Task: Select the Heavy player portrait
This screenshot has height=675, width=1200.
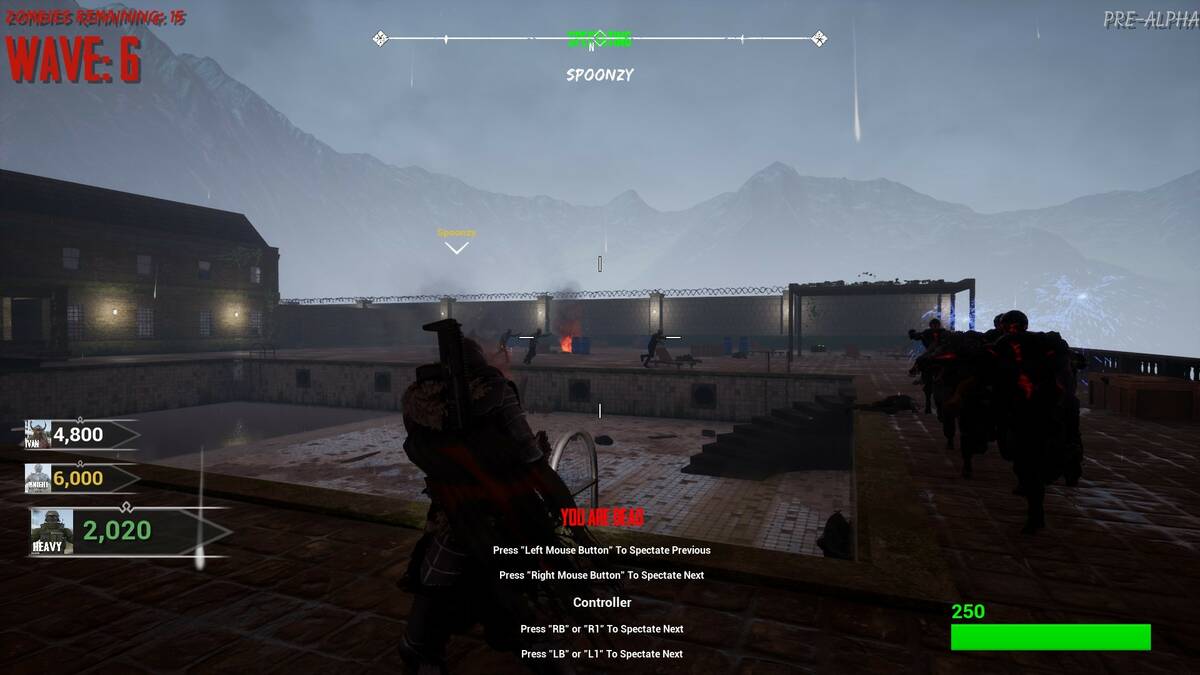Action: click(52, 531)
